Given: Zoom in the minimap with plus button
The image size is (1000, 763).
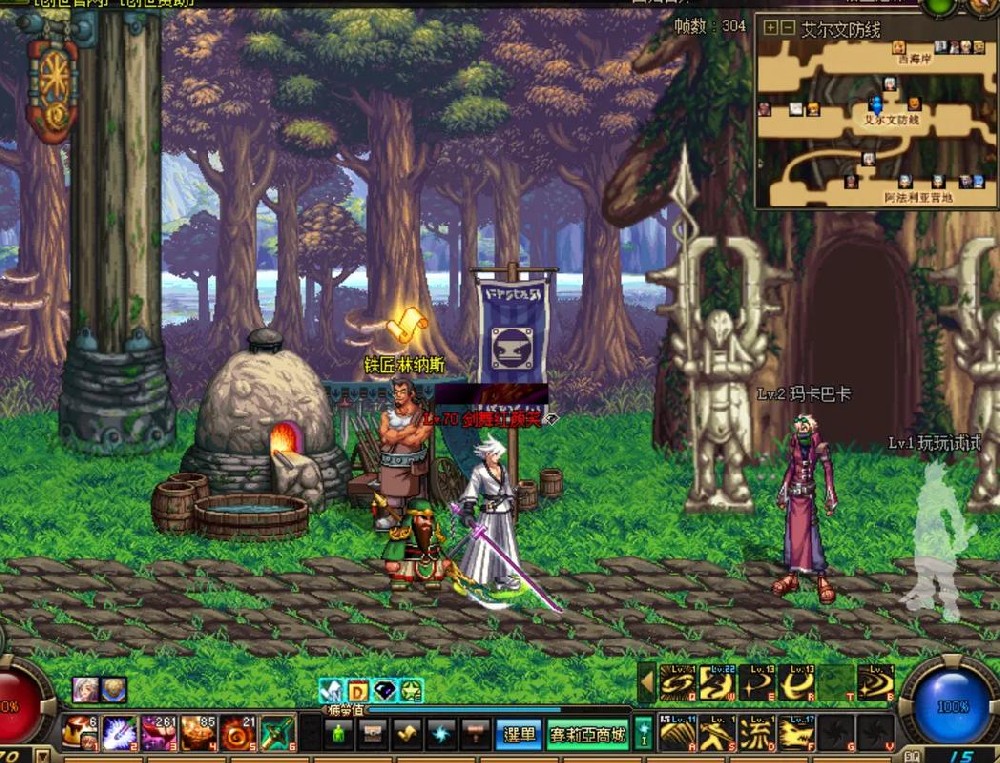Looking at the screenshot, I should click(x=770, y=28).
